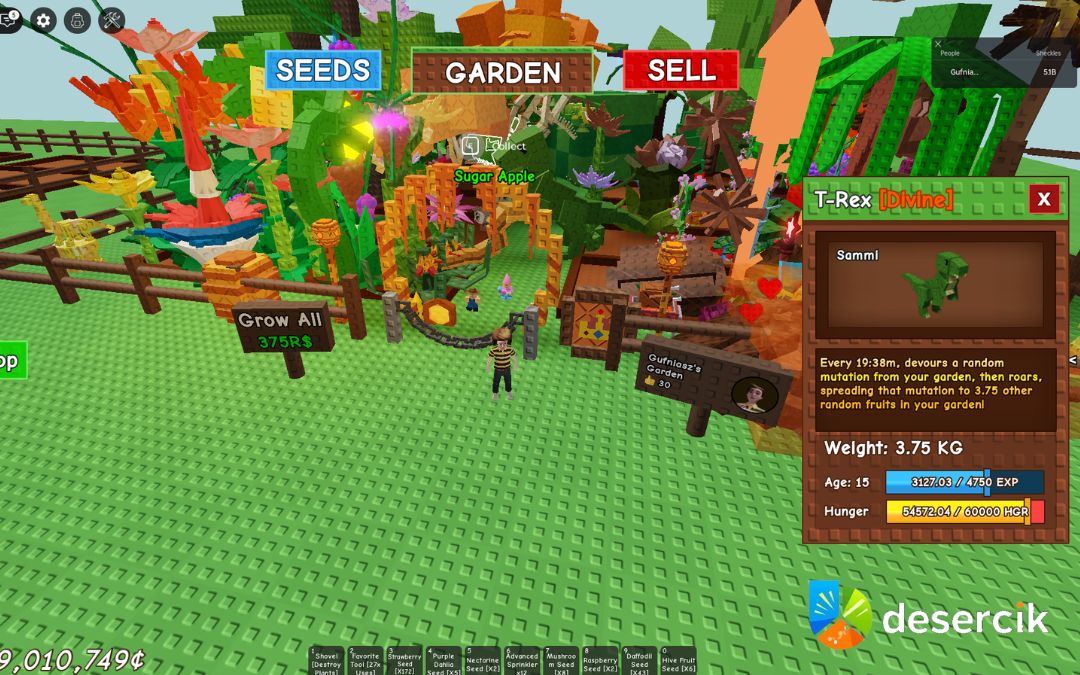The height and width of the screenshot is (675, 1080).
Task: Close the T-Rex pet info panel
Action: click(1043, 199)
